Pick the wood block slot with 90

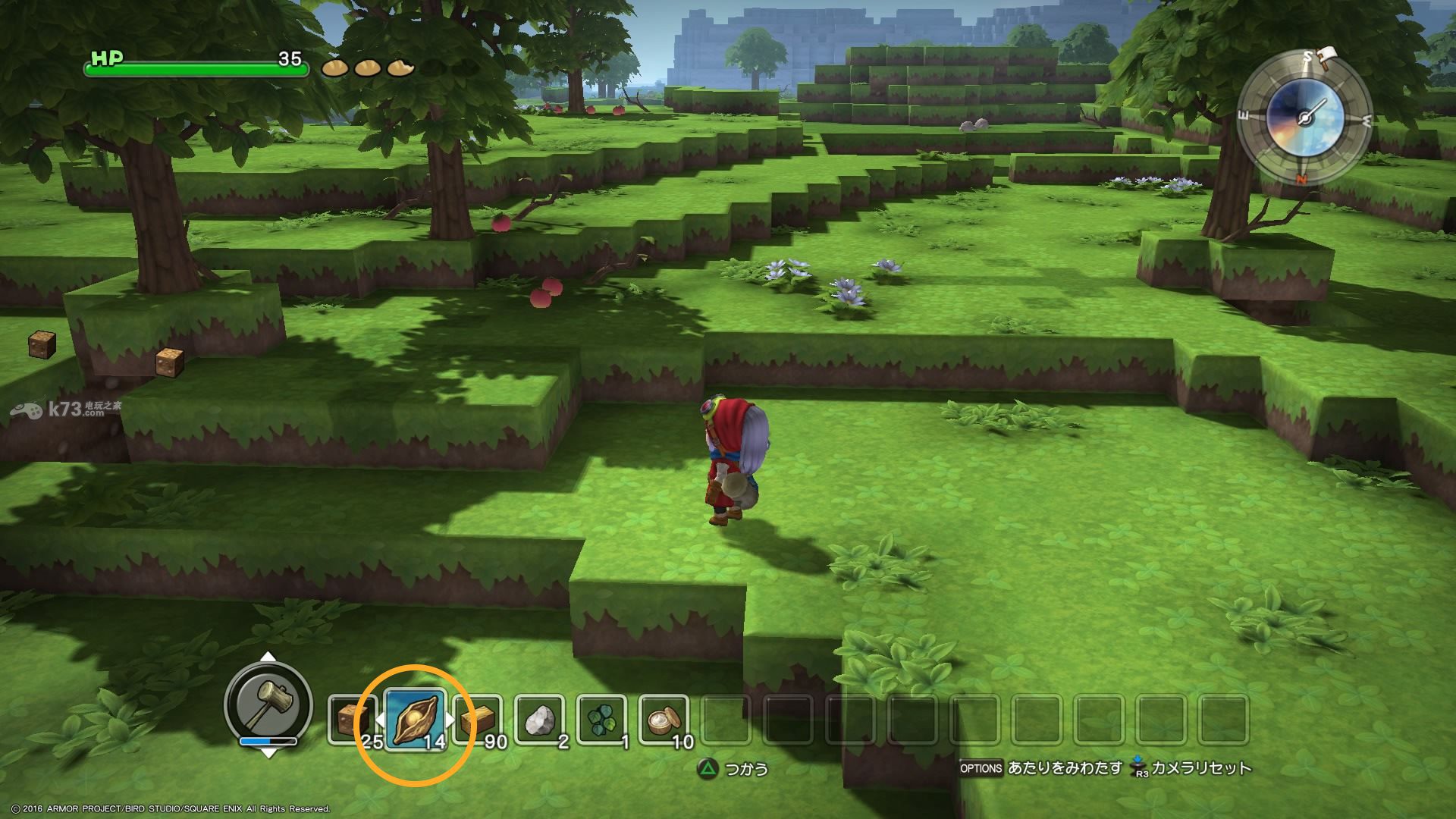pyautogui.click(x=479, y=720)
